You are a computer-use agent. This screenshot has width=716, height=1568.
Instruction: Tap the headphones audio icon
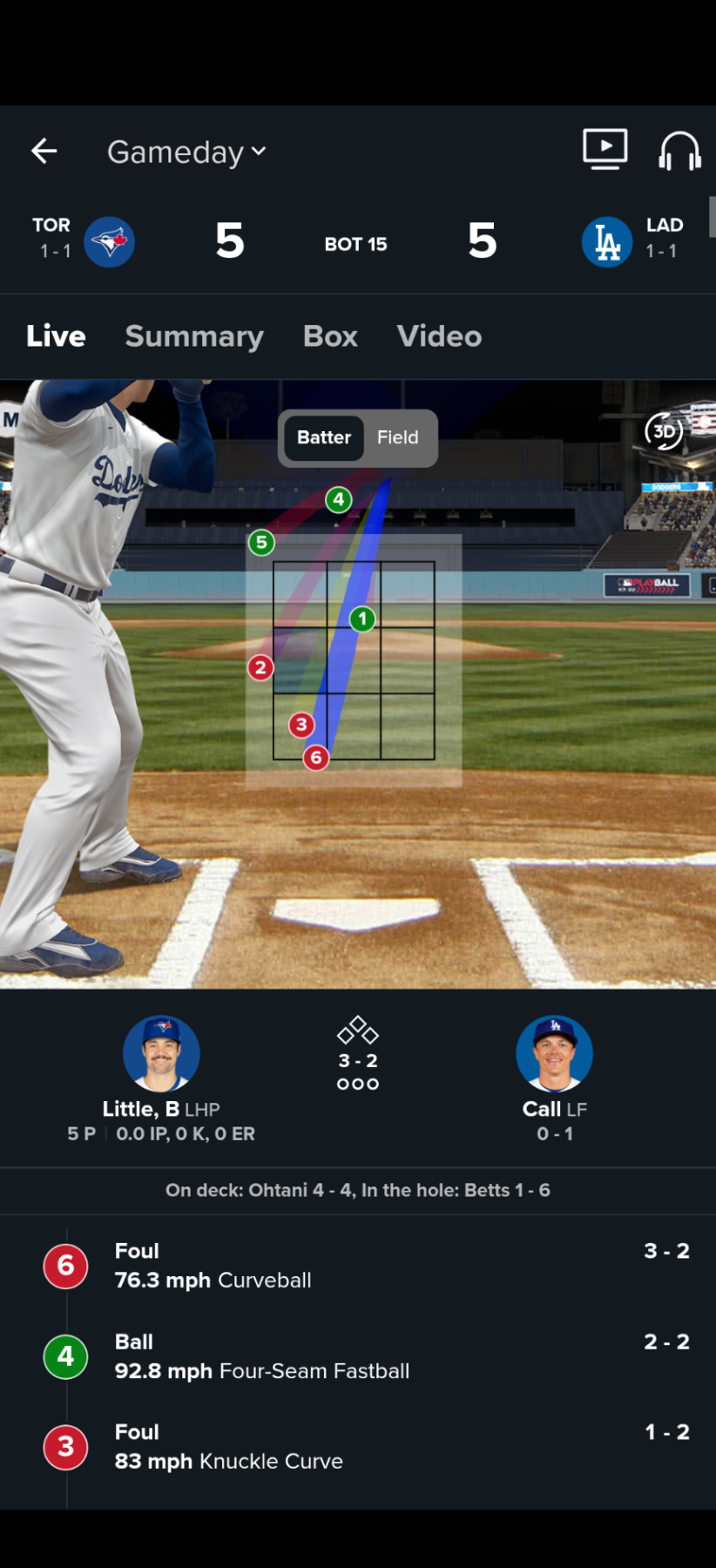(x=679, y=152)
